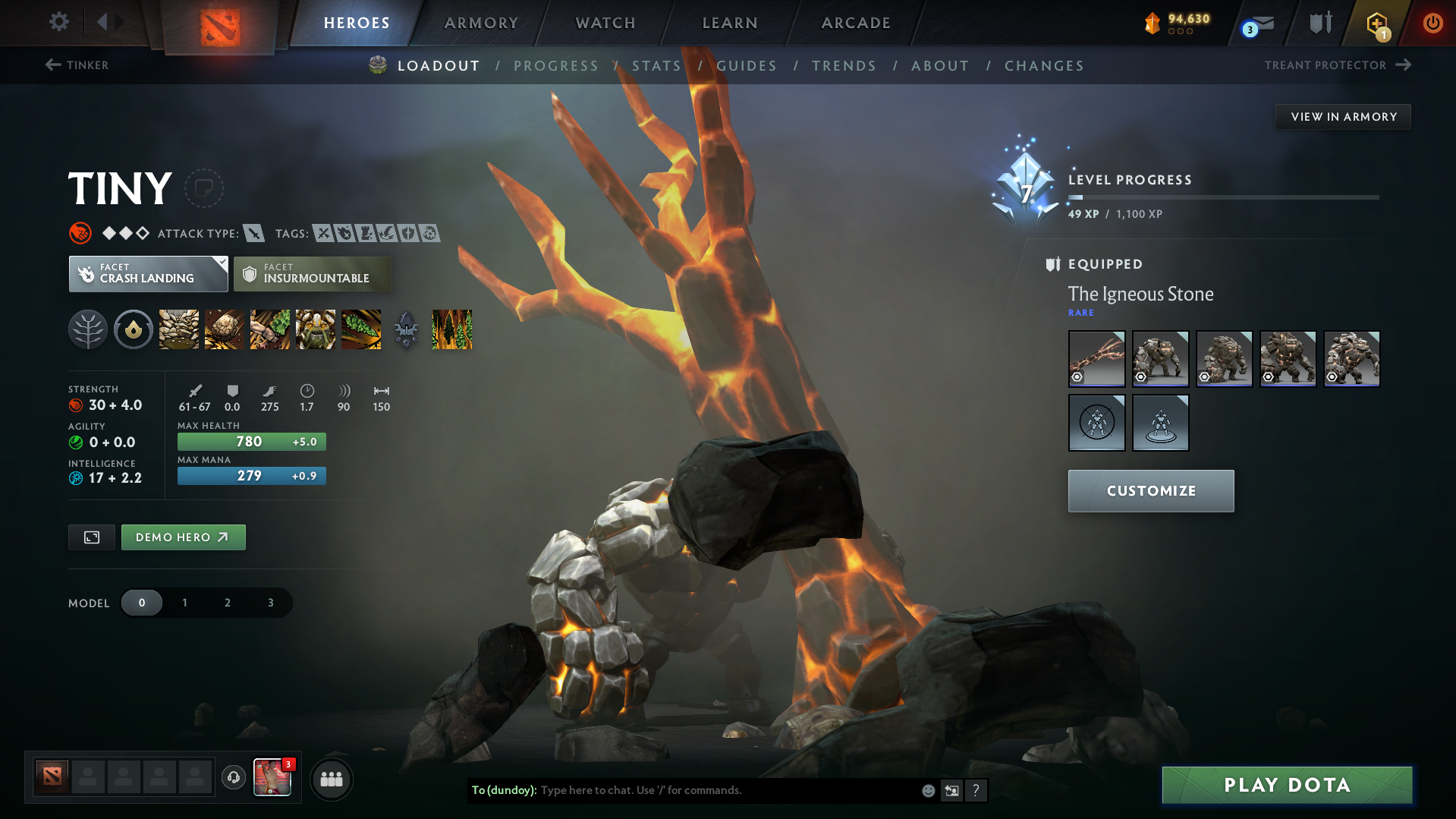Select the Insurmountable facet

313,273
